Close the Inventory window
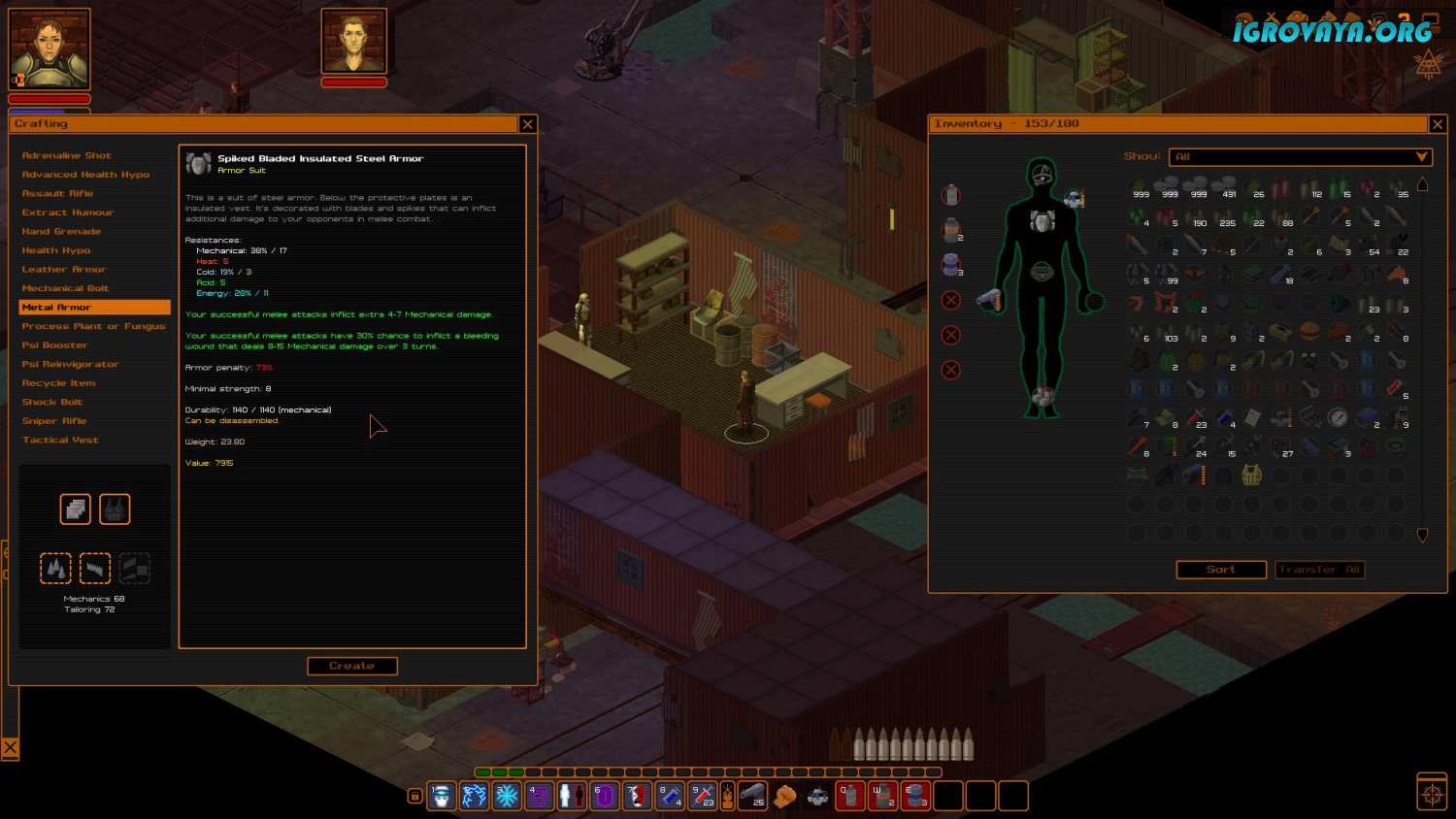The width and height of the screenshot is (1456, 819). [1437, 124]
